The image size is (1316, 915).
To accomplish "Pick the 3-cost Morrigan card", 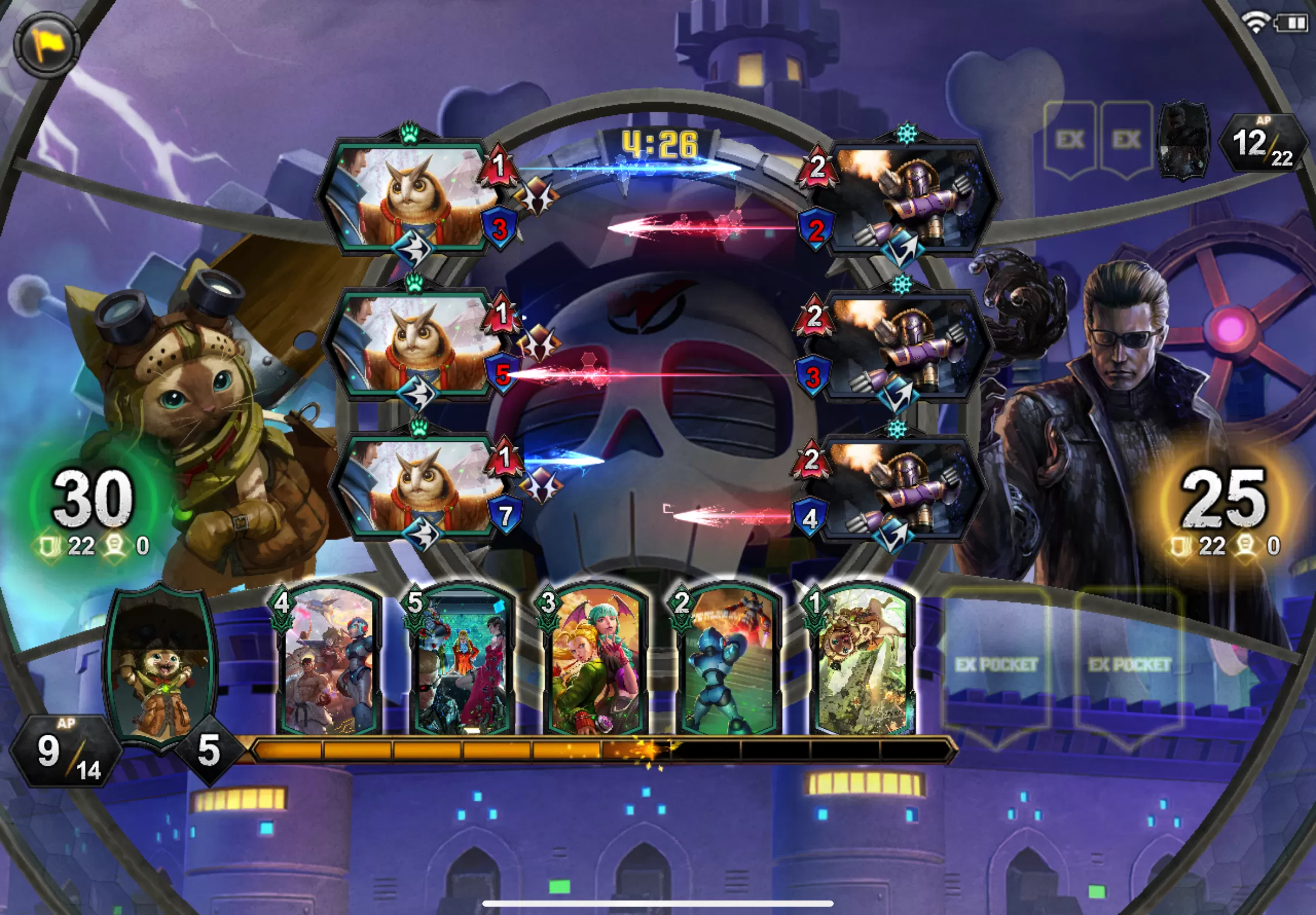I will 594,662.
